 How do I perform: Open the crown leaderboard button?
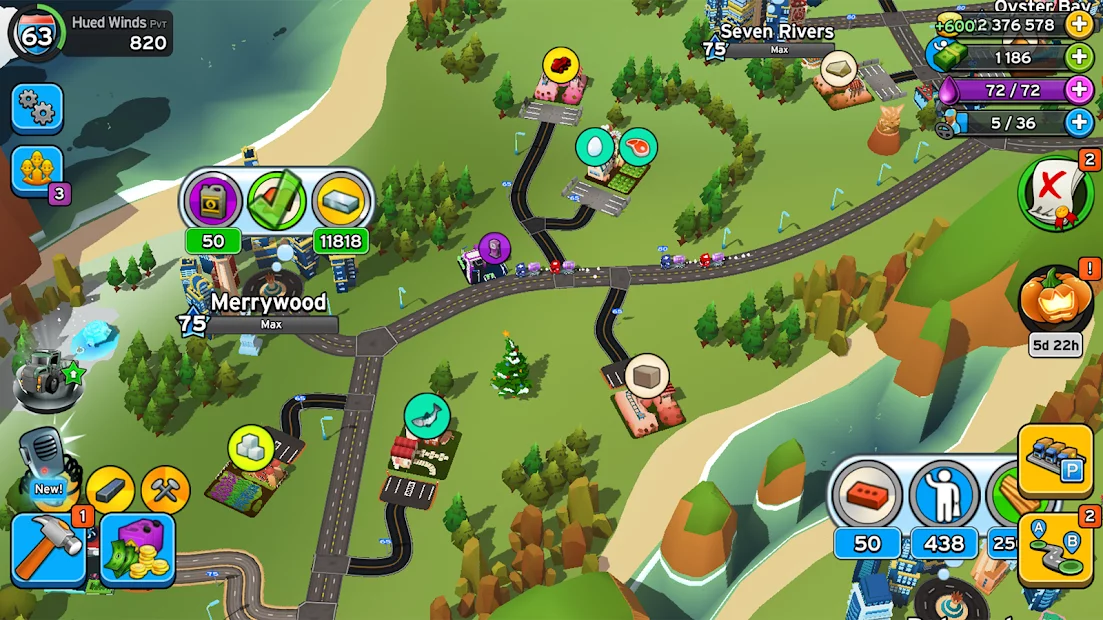coord(37,171)
